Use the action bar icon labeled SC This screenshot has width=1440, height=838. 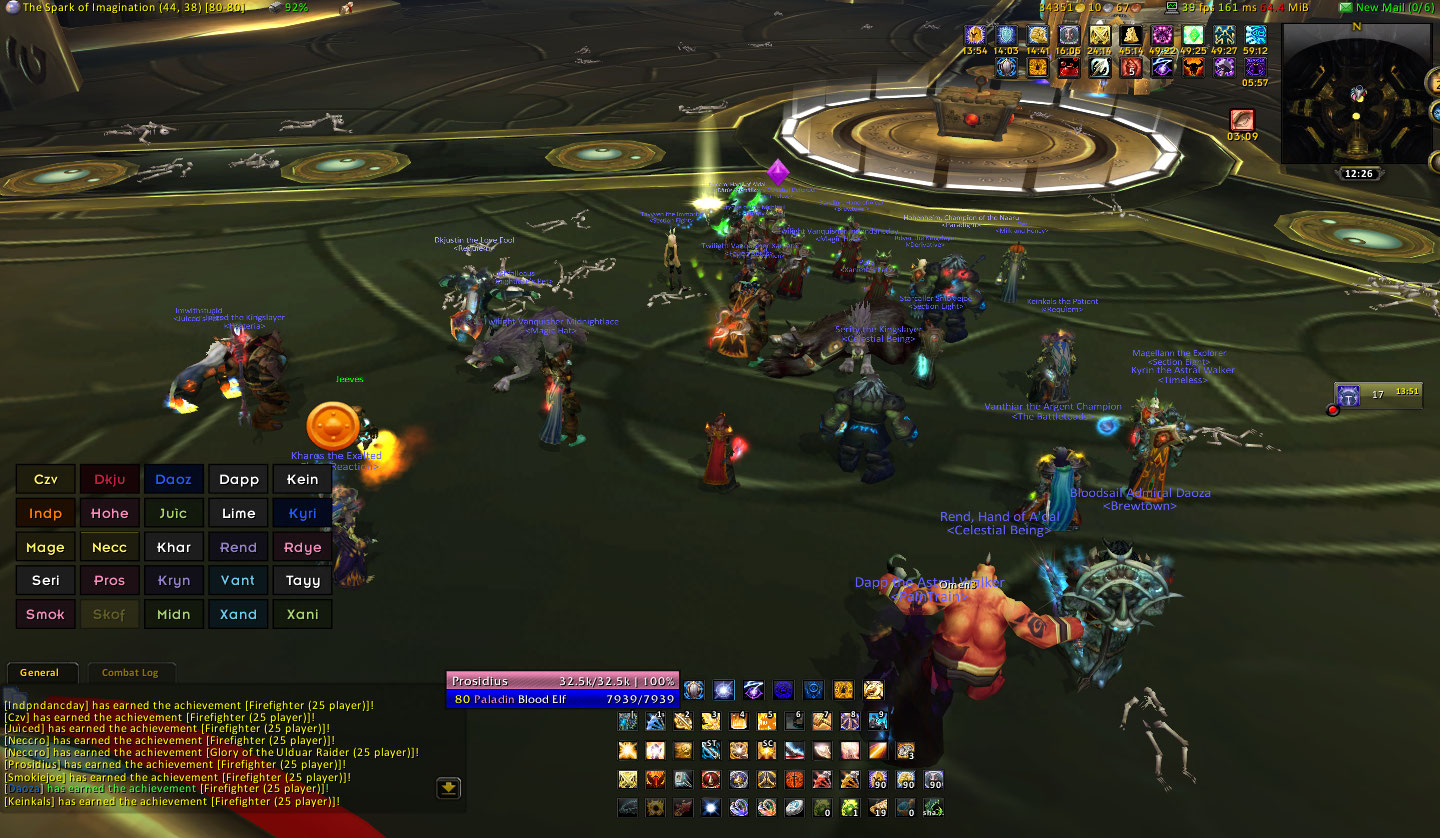(766, 750)
